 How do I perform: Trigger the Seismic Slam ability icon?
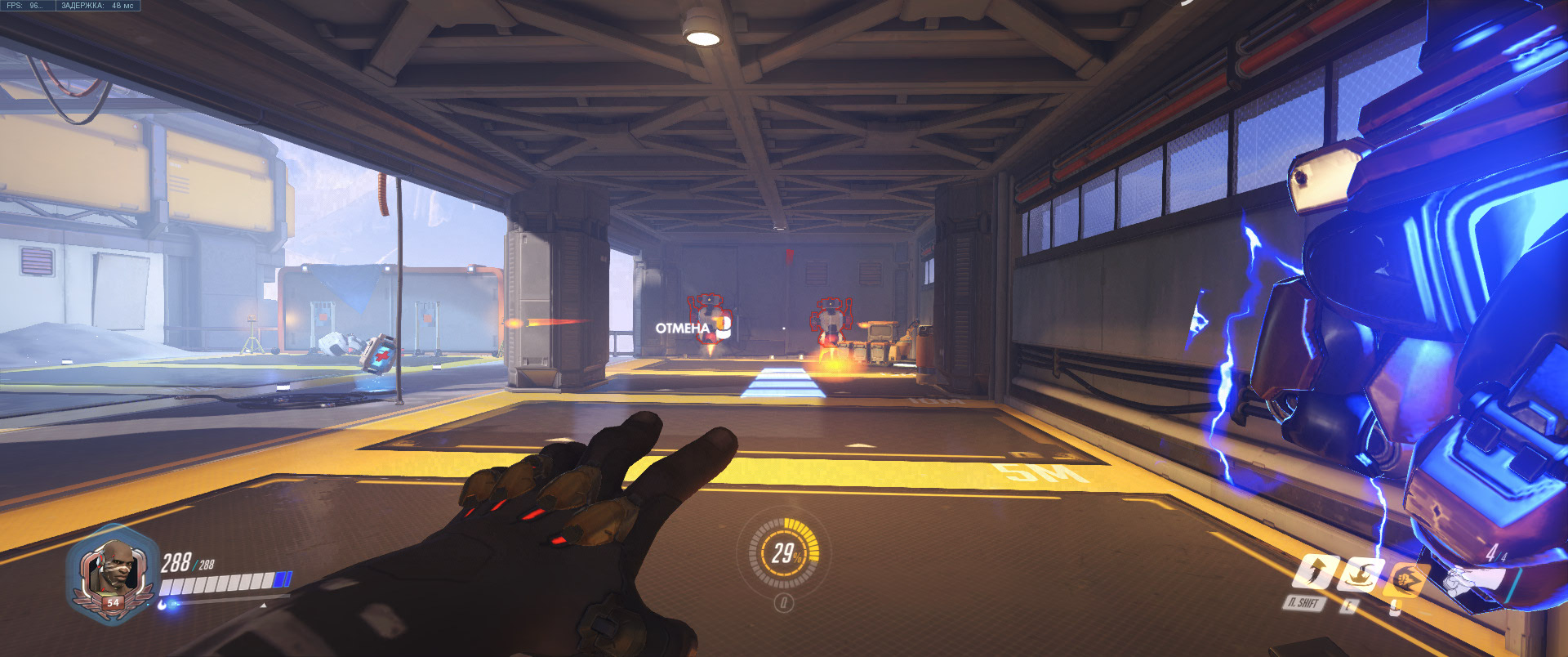(x=1359, y=574)
